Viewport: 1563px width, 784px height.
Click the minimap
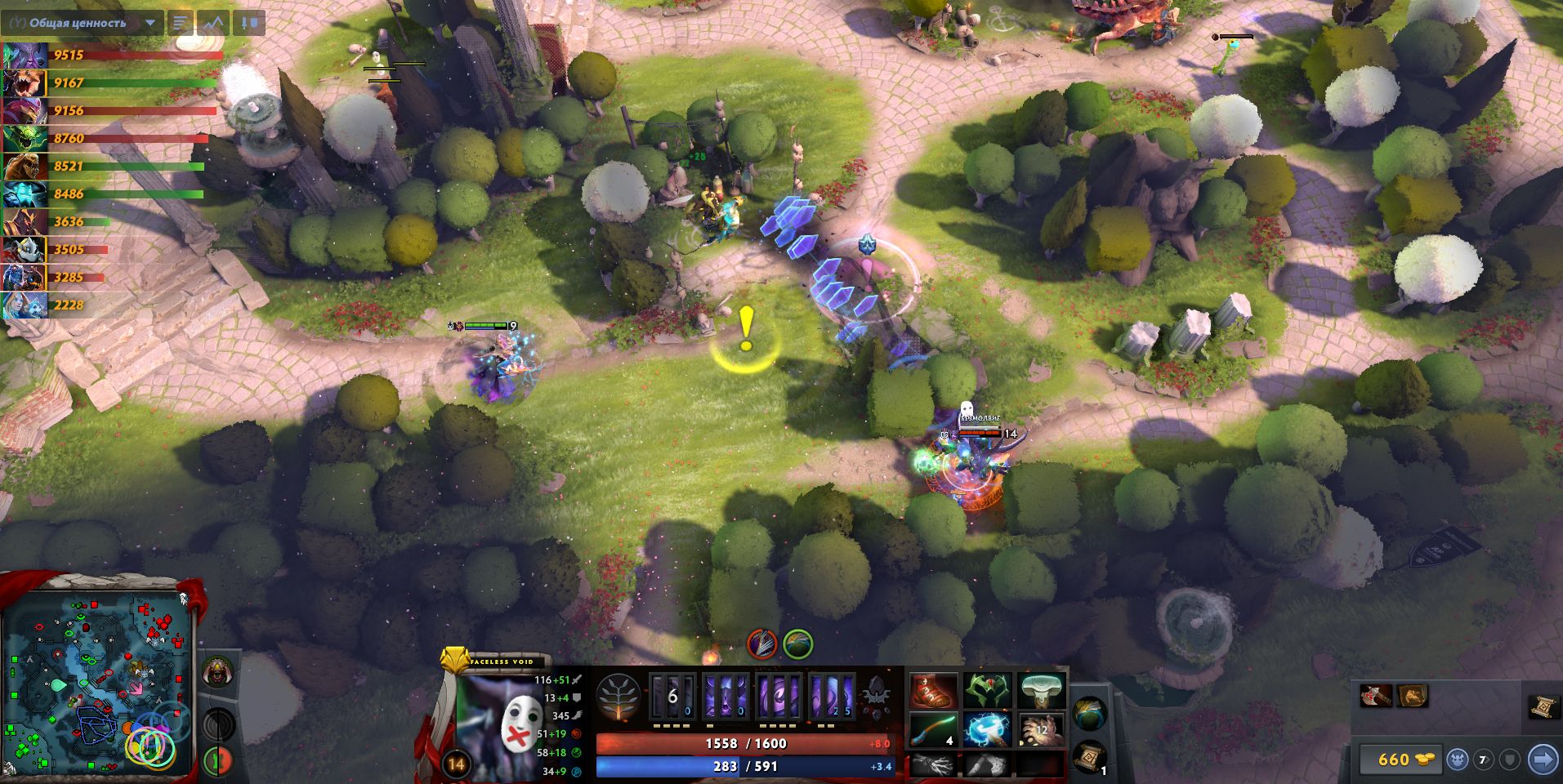coord(98,684)
